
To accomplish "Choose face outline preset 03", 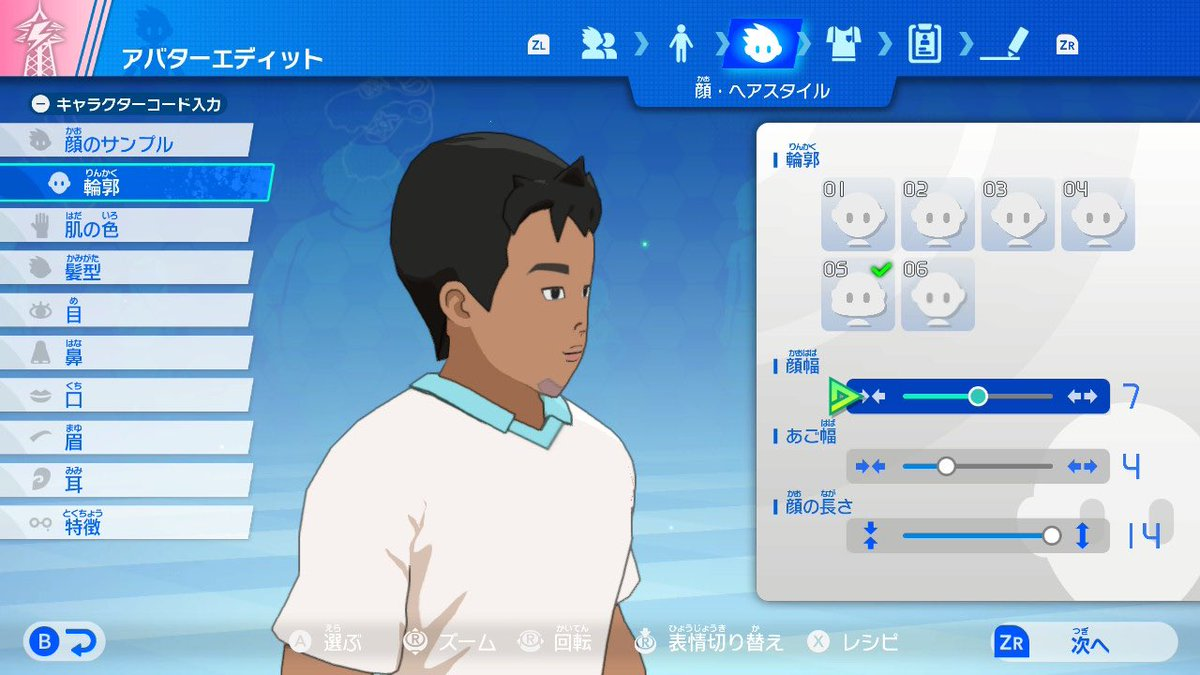I will pos(1018,215).
